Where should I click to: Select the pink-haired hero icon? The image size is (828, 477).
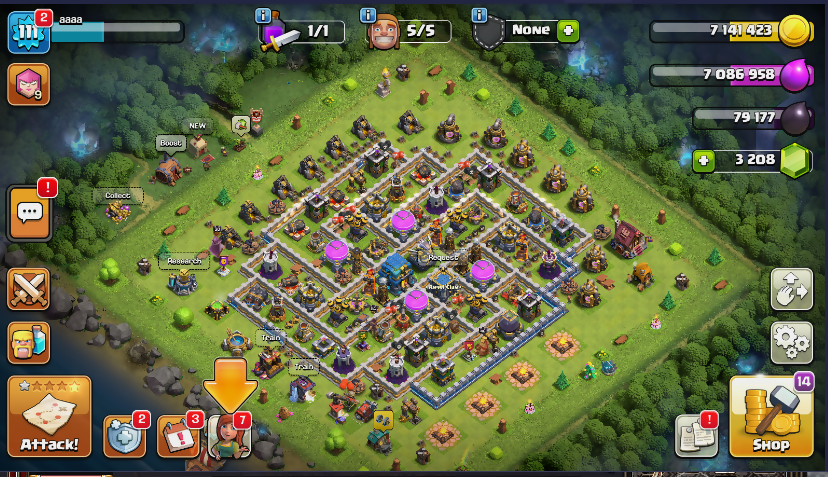pyautogui.click(x=28, y=85)
